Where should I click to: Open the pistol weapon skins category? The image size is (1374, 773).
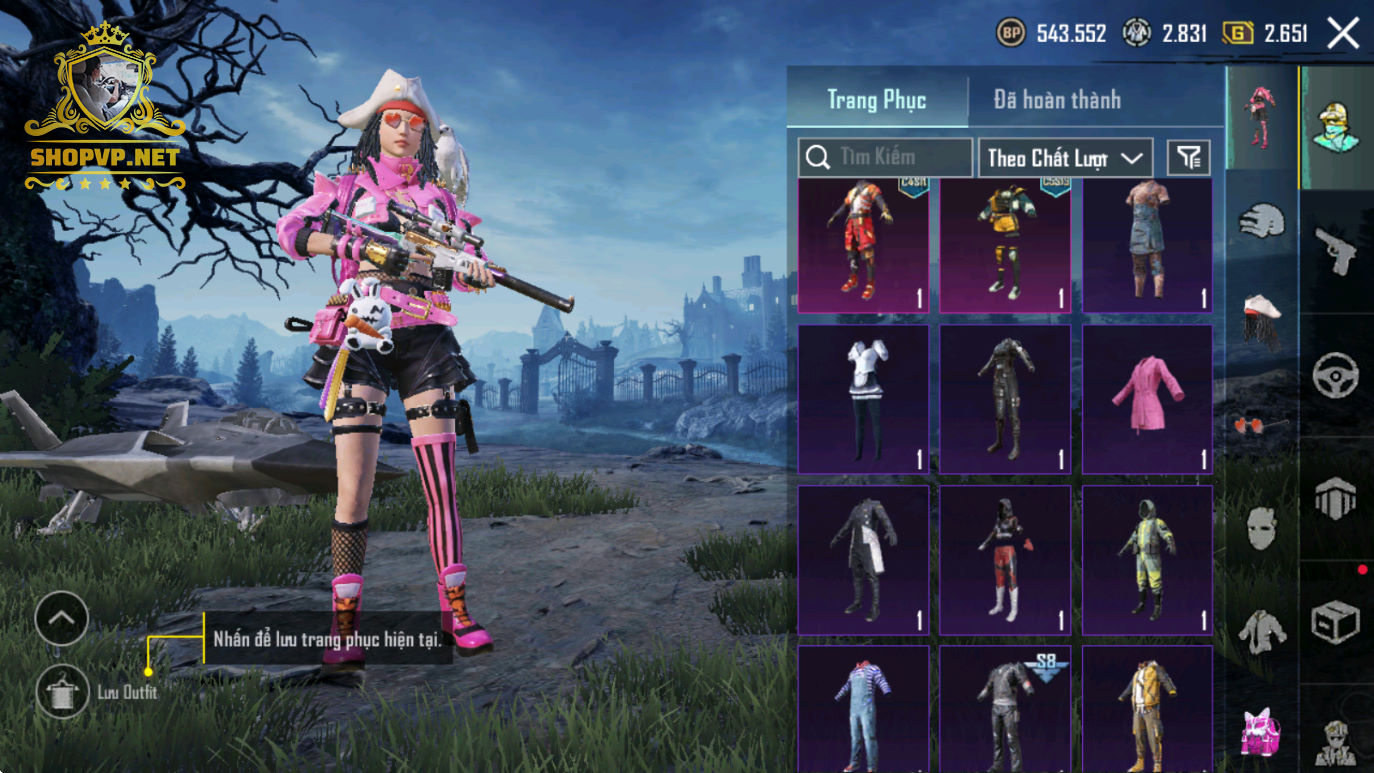point(1336,248)
